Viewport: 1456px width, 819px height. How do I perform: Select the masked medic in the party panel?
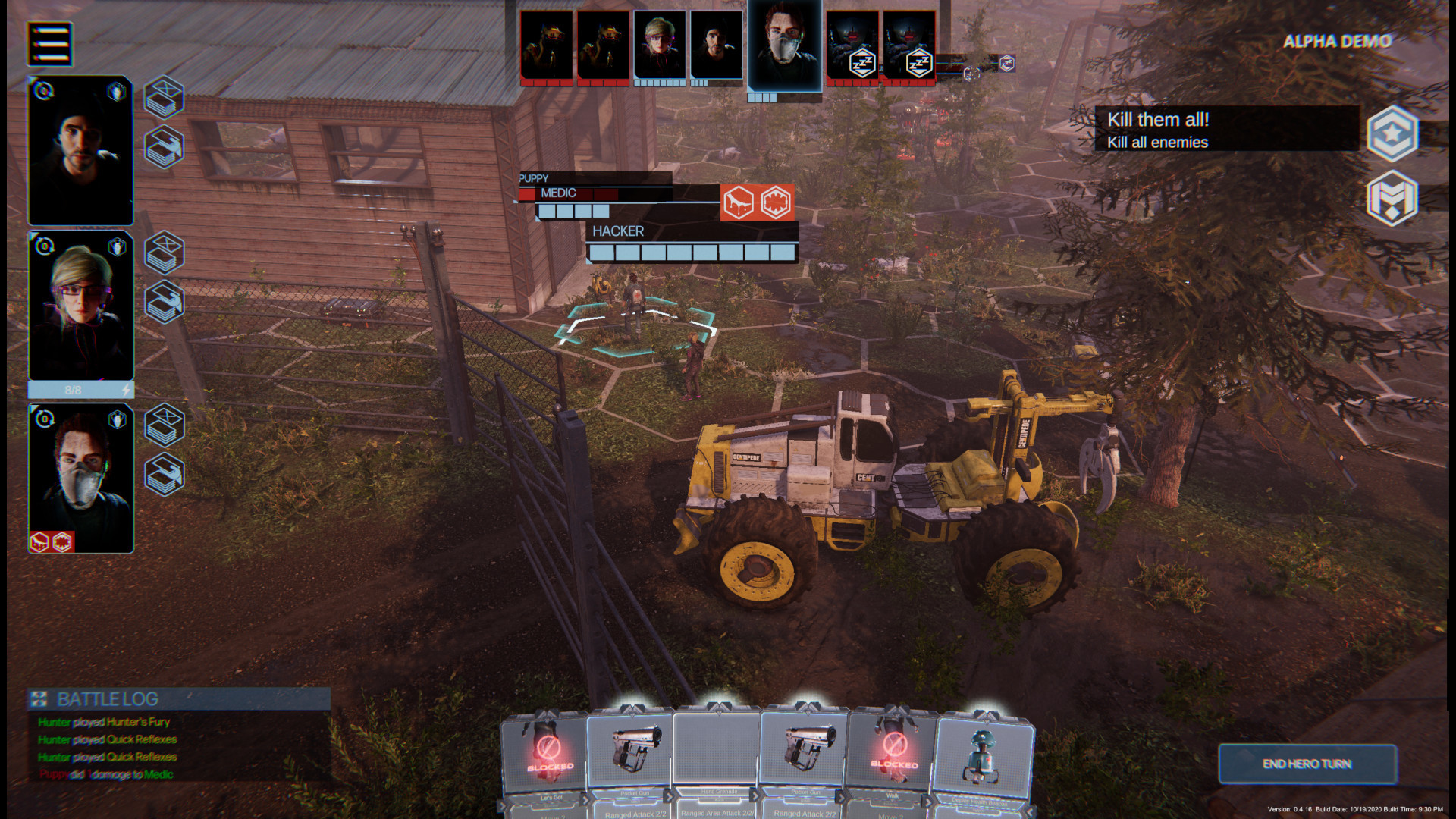[x=81, y=478]
